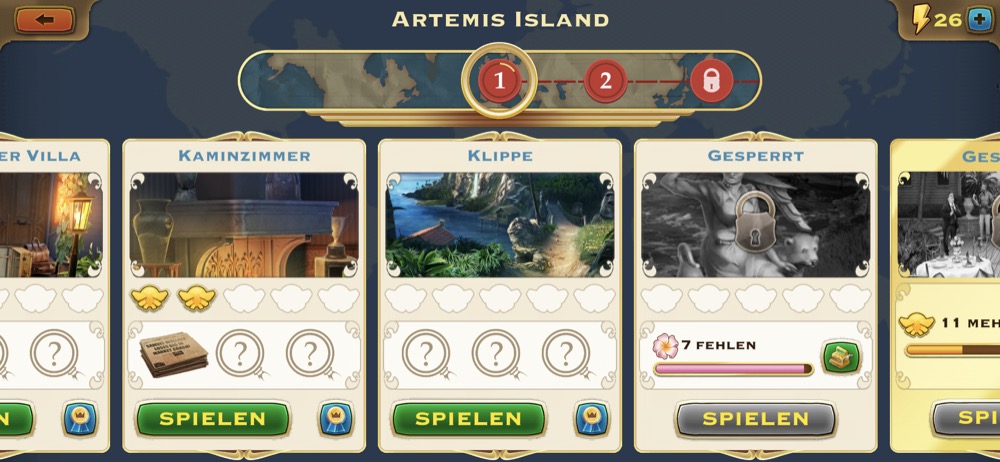Switch to chapter 2 on the map bar
Image resolution: width=1000 pixels, height=462 pixels.
[x=605, y=80]
